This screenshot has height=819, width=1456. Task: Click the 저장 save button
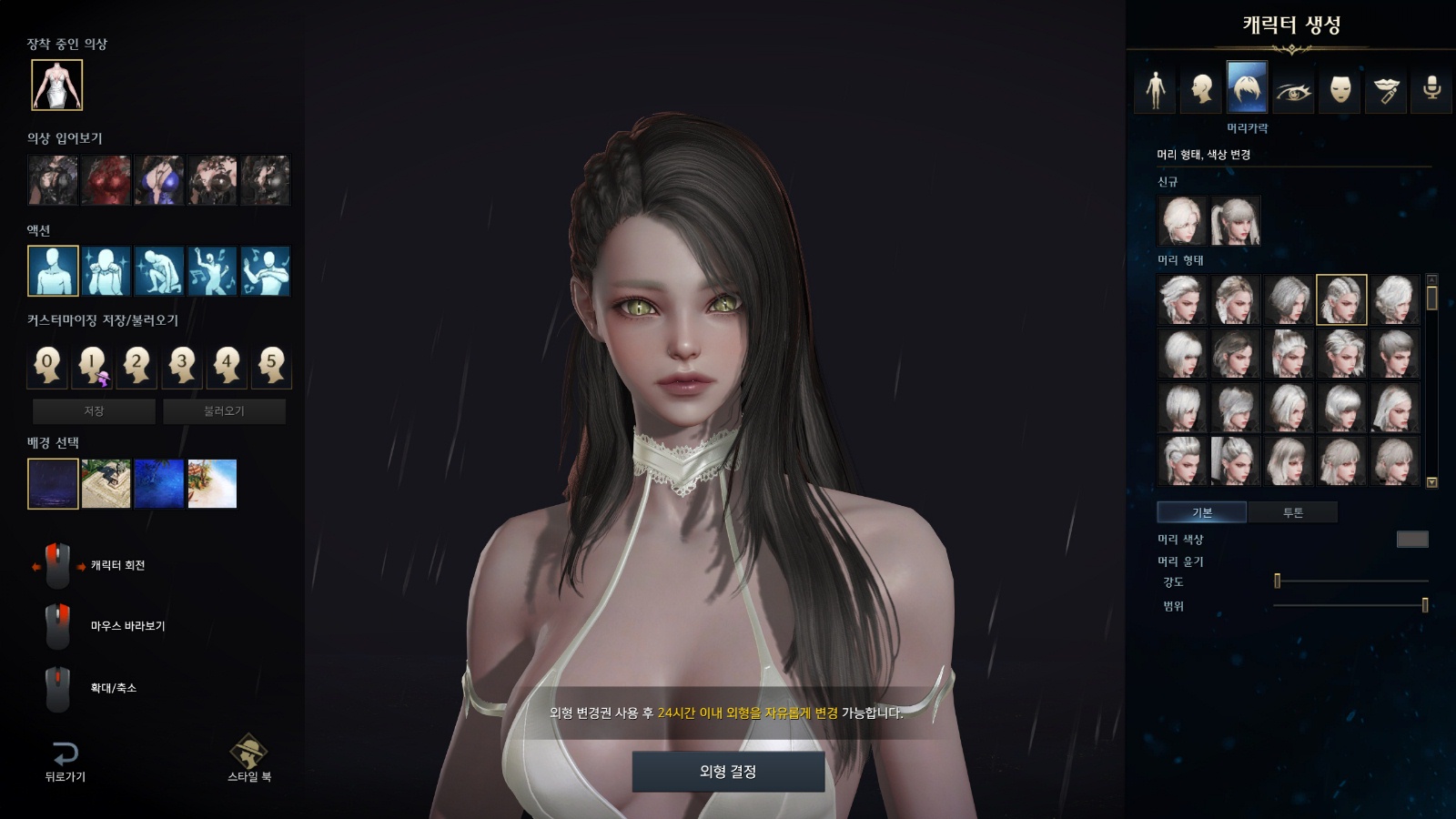94,411
